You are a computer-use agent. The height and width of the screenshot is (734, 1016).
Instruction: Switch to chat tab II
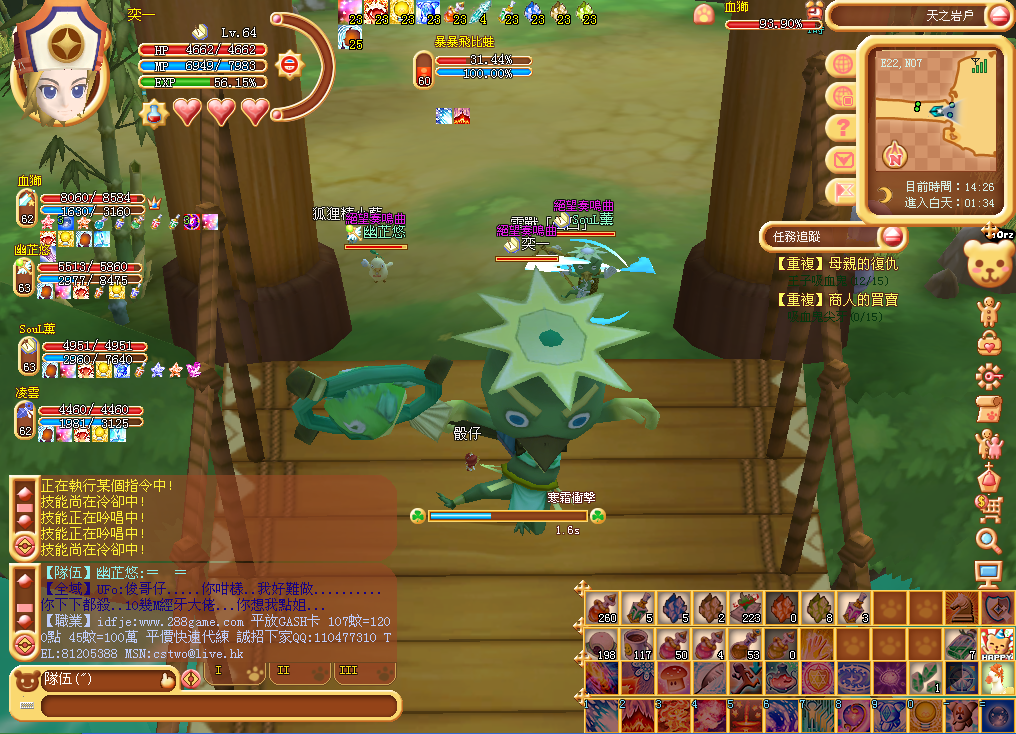pos(284,671)
